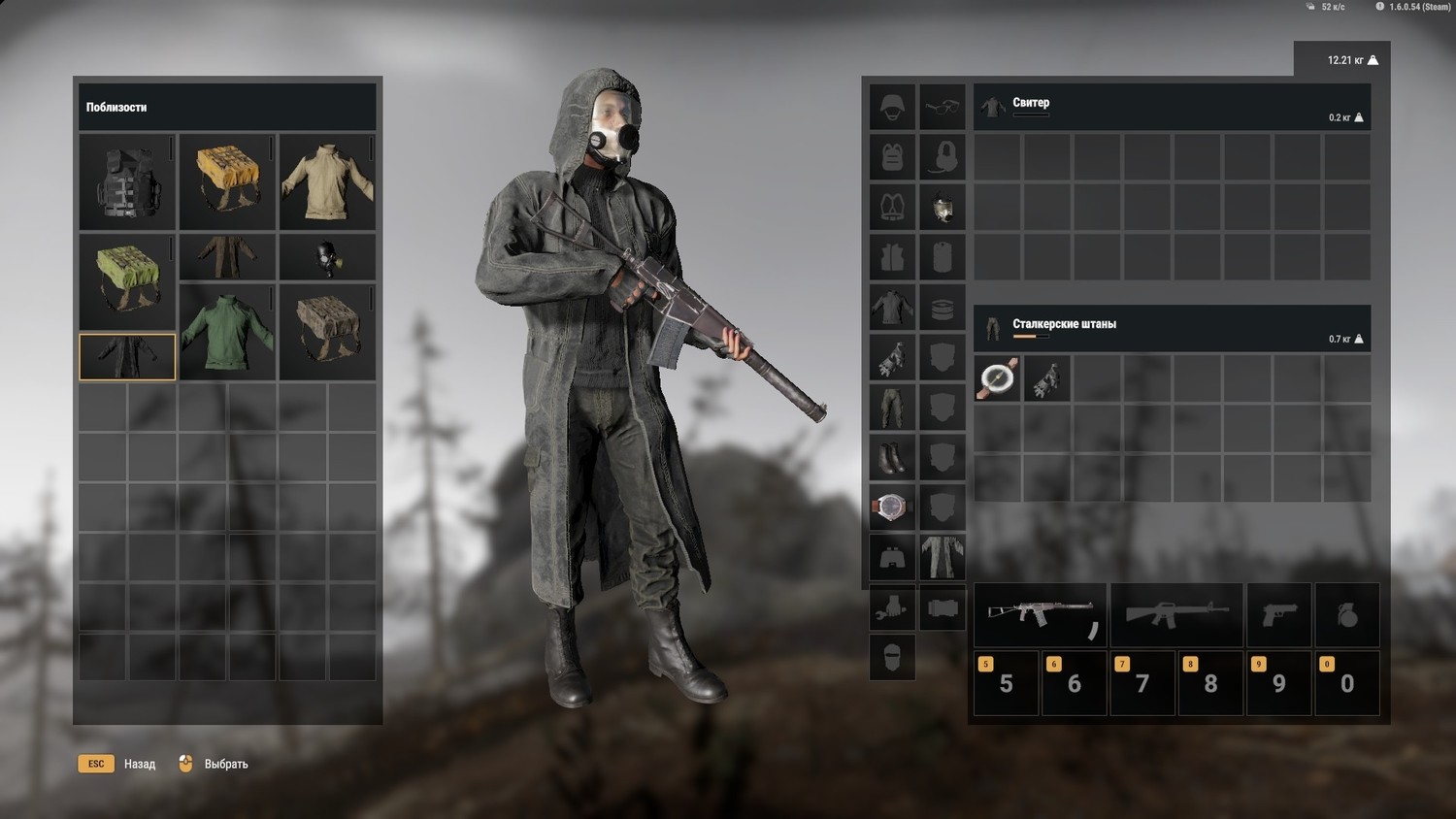Click the empty secondary rifle slot
Image resolution: width=1456 pixels, height=819 pixels.
(x=1176, y=614)
